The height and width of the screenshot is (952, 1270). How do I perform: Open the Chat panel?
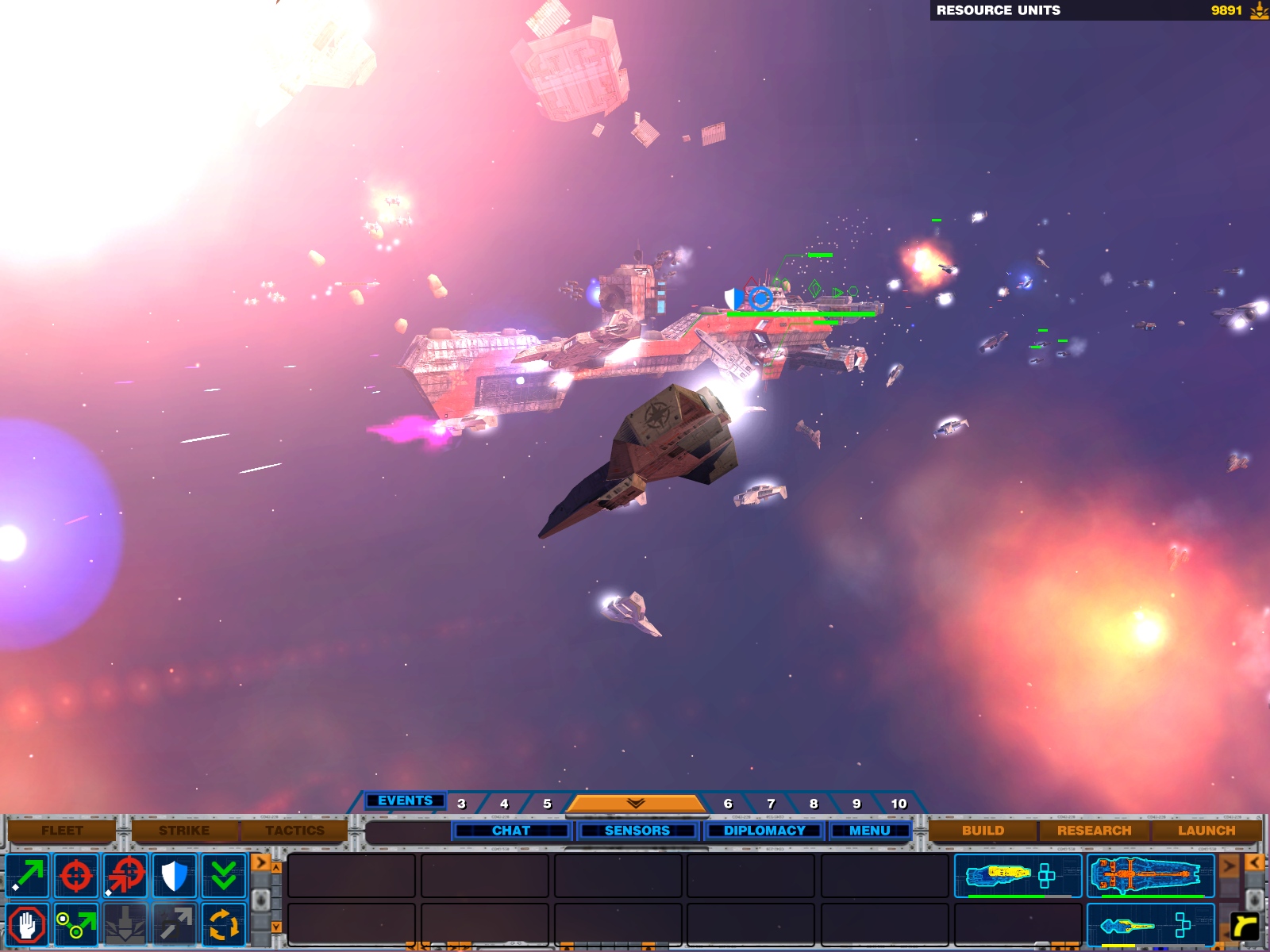click(511, 831)
